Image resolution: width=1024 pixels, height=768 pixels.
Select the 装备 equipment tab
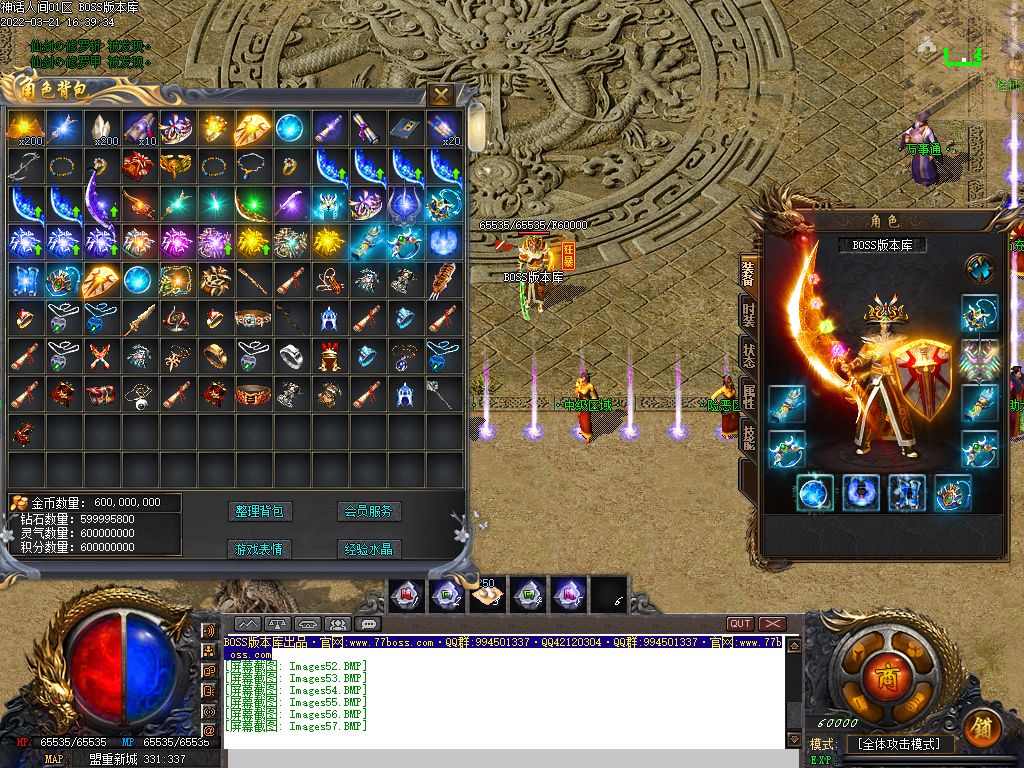[748, 275]
